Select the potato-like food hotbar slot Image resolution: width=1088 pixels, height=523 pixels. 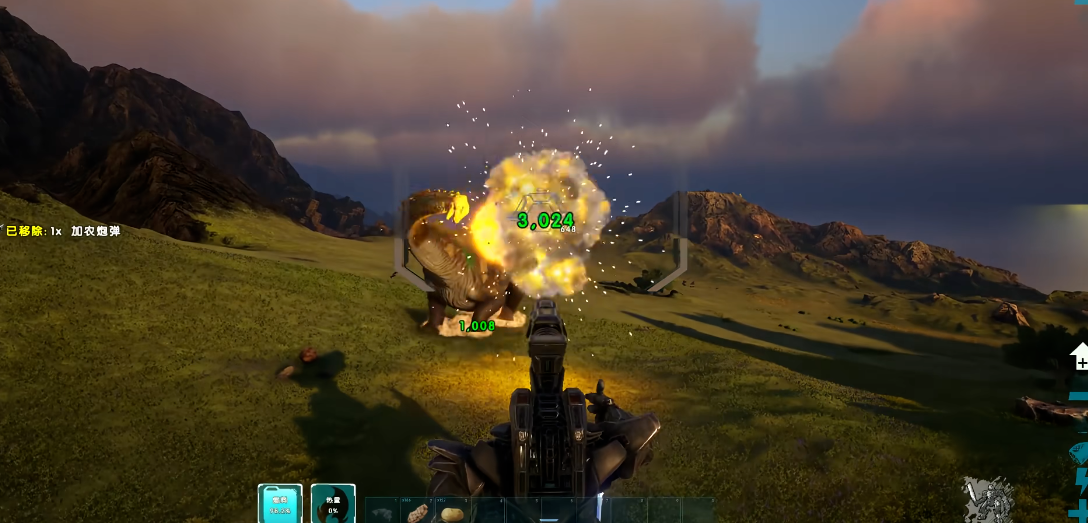pos(451,512)
